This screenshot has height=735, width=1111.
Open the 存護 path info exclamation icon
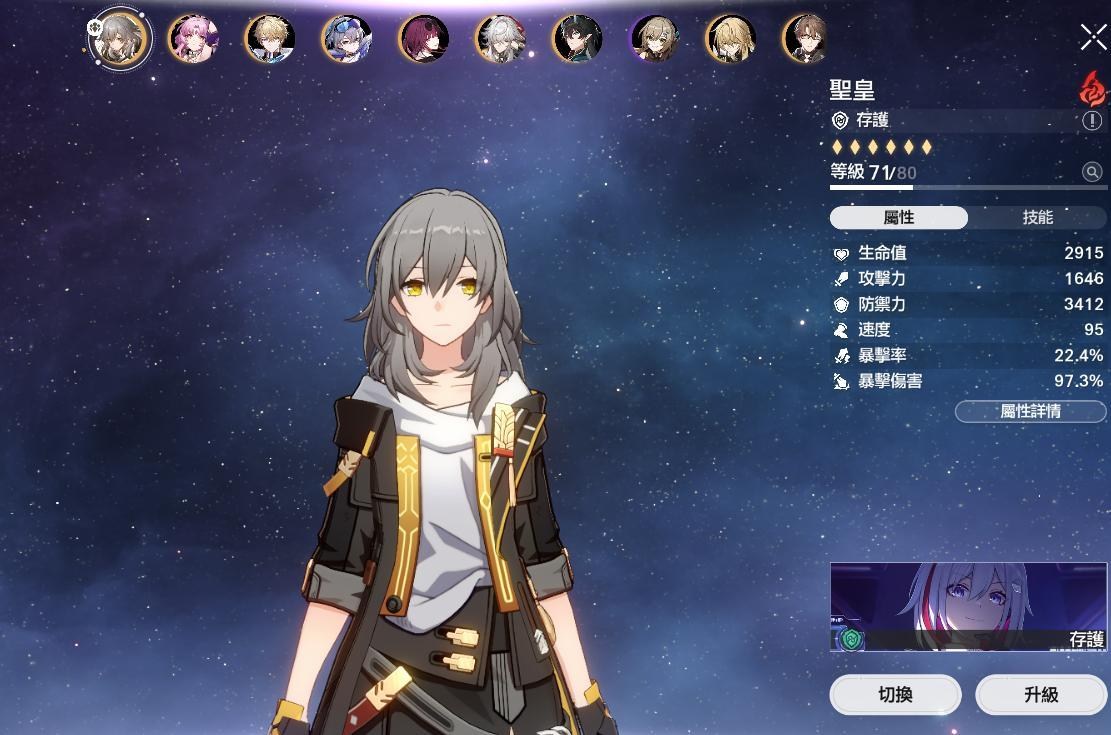[x=1092, y=121]
